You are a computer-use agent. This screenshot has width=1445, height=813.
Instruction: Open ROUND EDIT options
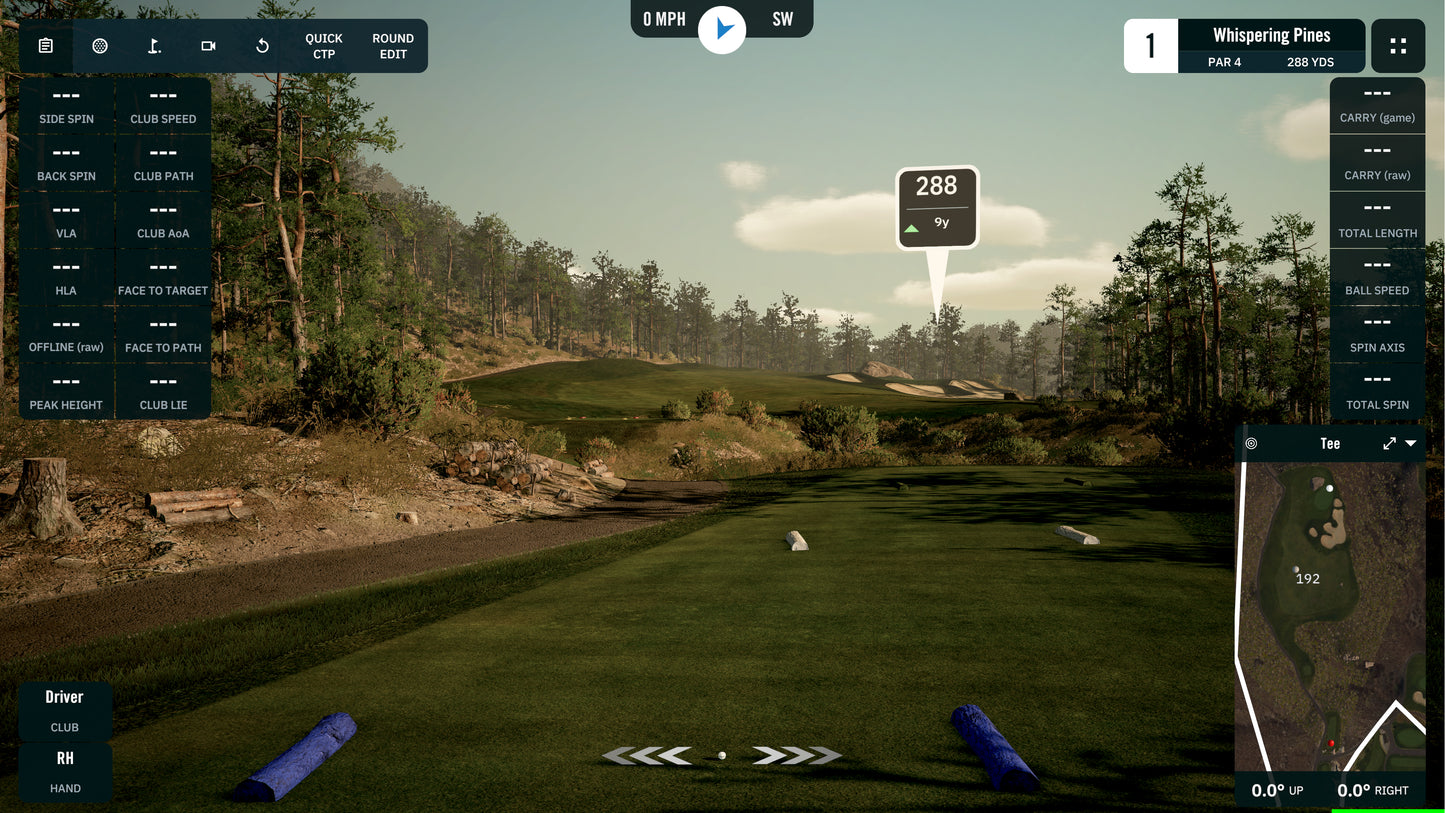(x=392, y=45)
